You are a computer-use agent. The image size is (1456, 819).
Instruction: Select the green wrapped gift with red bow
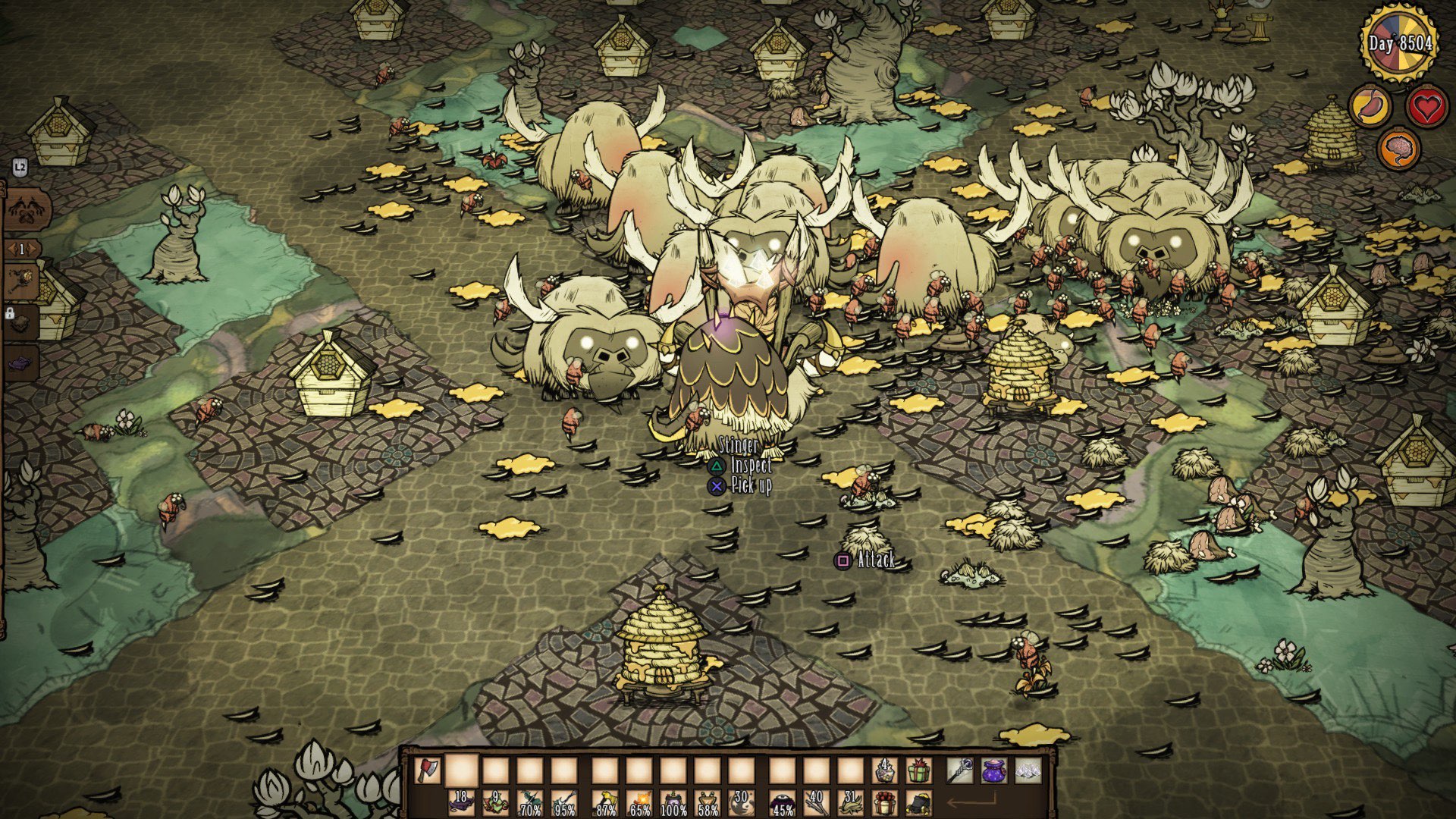[x=918, y=772]
